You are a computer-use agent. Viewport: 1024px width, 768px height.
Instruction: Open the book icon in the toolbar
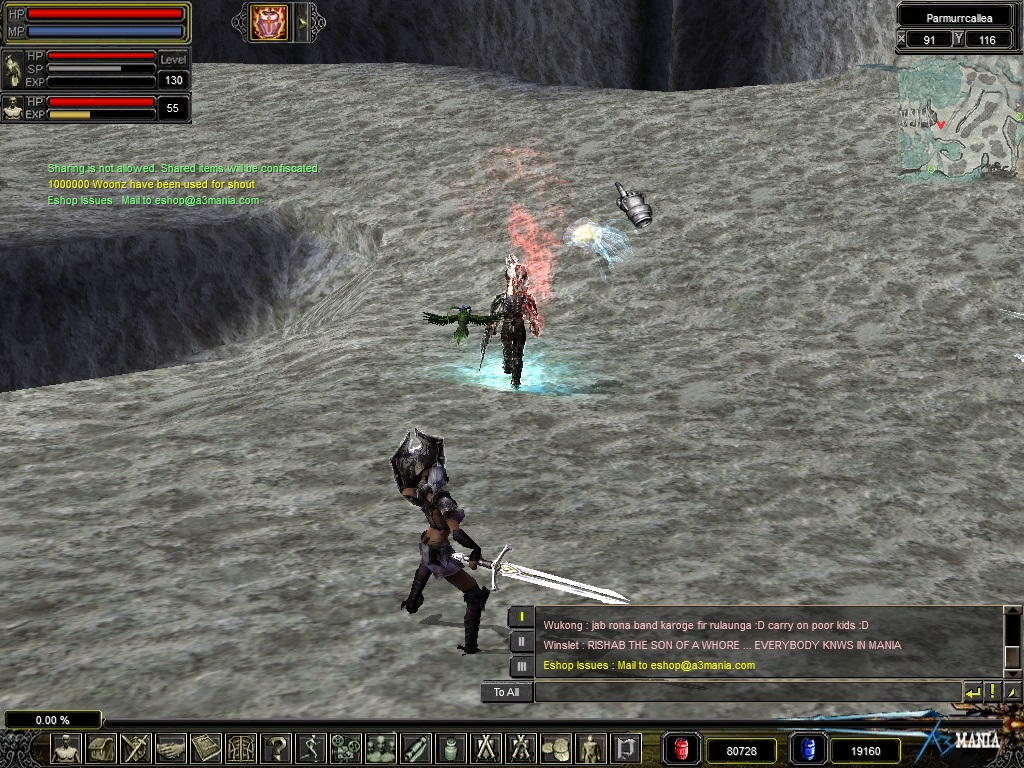coord(206,748)
